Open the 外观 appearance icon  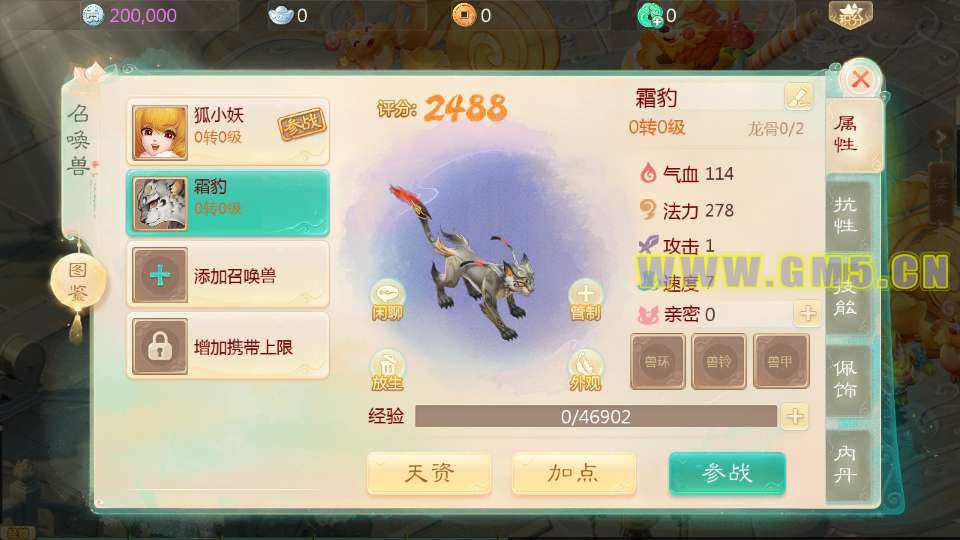585,368
